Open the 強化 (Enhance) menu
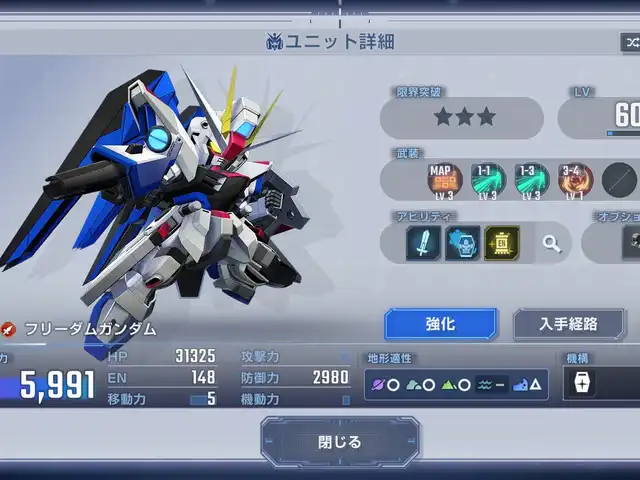Viewport: 640px width, 480px height. click(440, 324)
